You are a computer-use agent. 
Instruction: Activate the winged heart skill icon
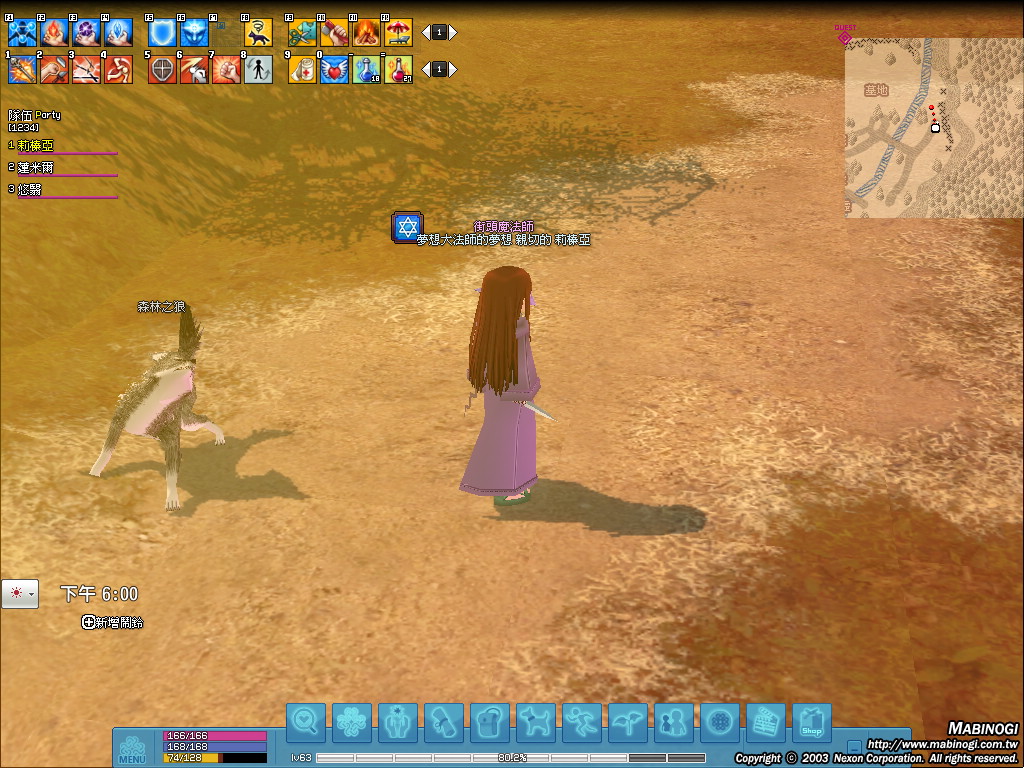pyautogui.click(x=334, y=70)
